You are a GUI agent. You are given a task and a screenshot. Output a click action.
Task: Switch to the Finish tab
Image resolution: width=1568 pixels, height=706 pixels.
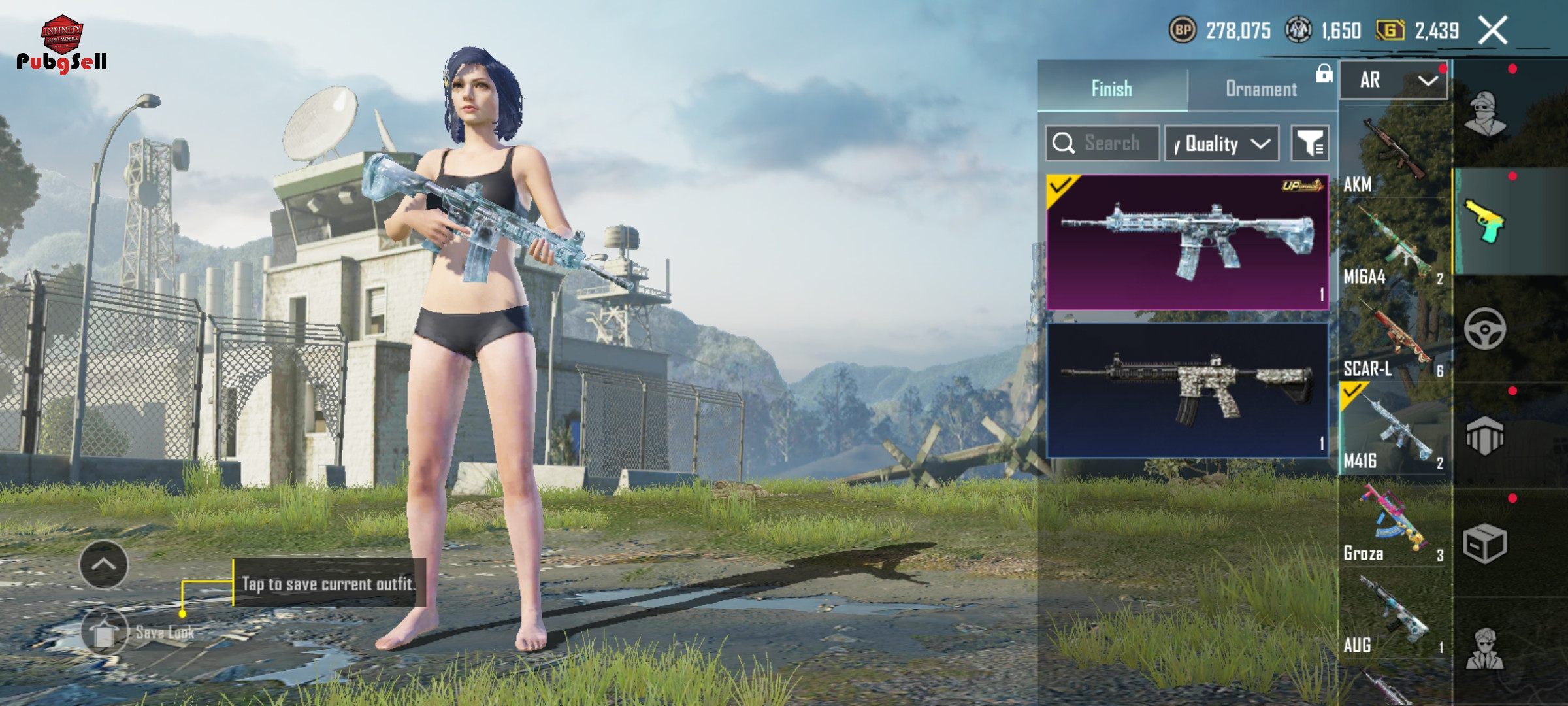point(1112,88)
